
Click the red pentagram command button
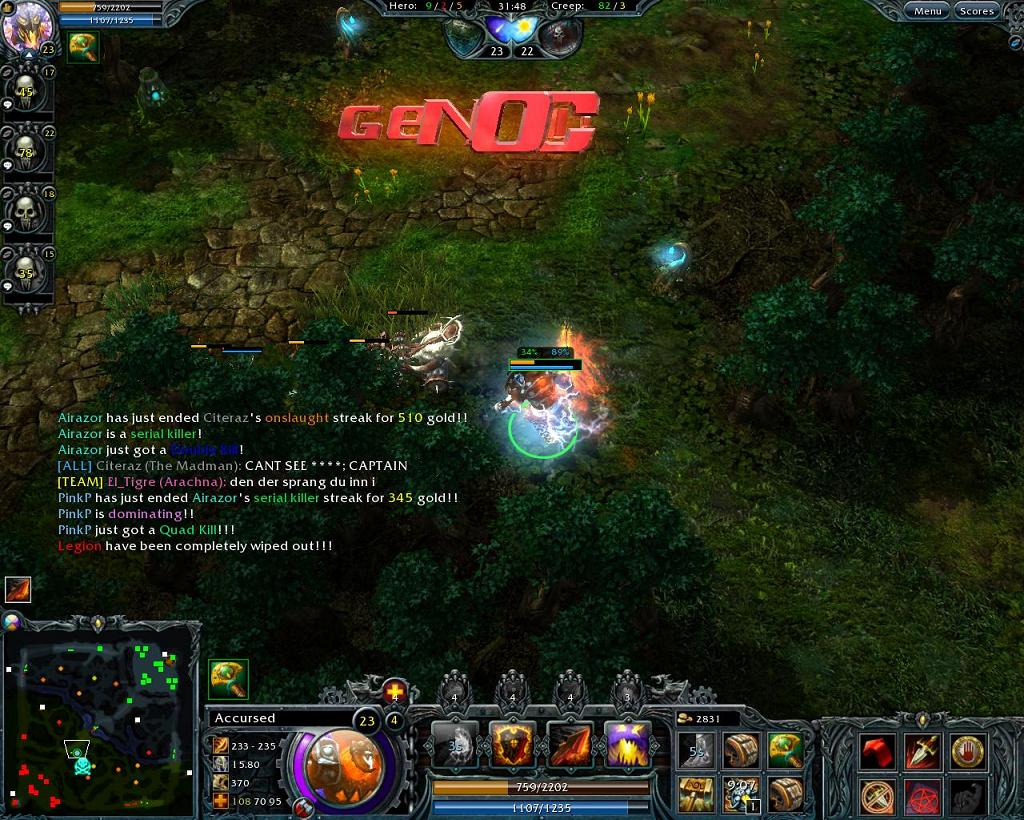[x=922, y=796]
